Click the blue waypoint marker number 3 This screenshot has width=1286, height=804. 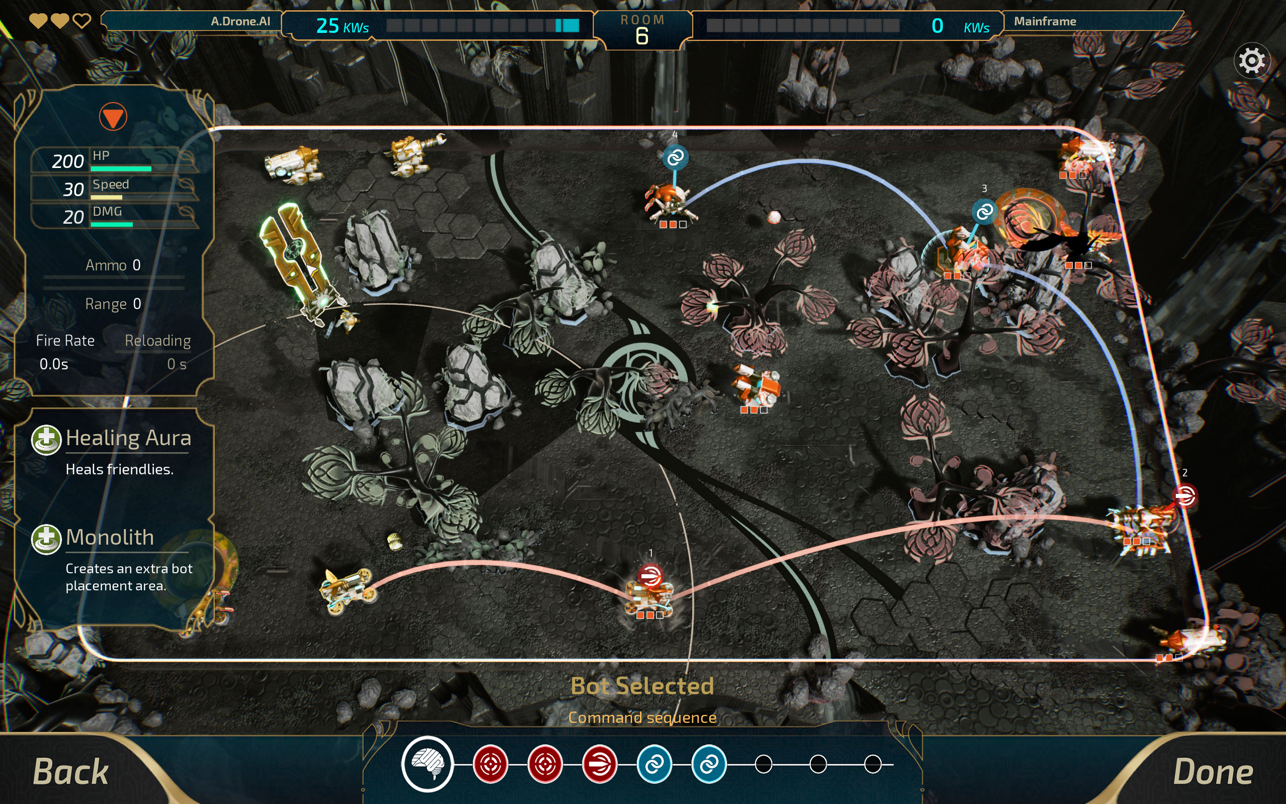click(x=984, y=211)
